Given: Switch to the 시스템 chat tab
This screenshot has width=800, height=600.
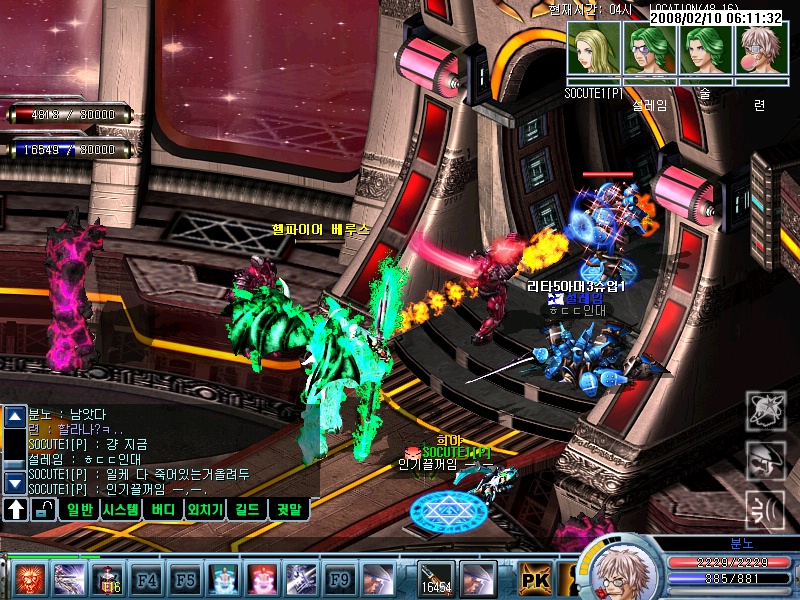Looking at the screenshot, I should [x=125, y=510].
